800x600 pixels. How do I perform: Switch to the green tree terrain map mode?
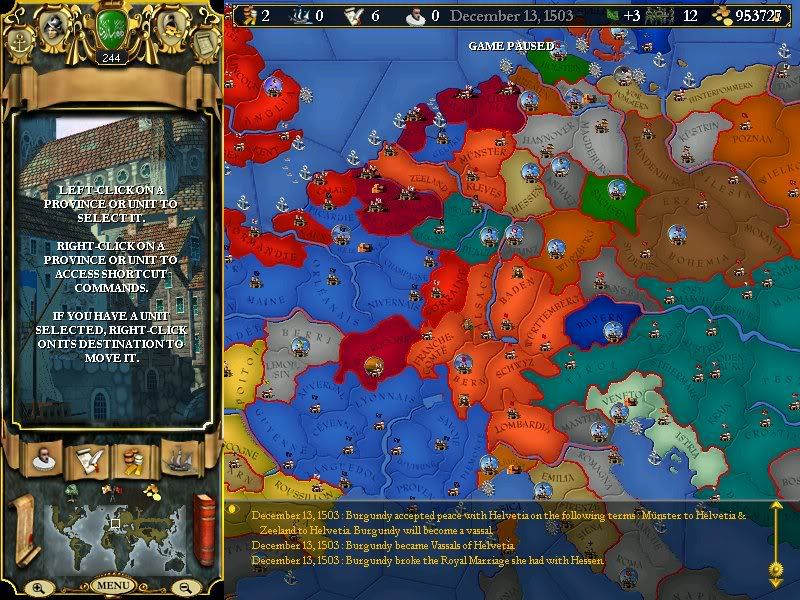click(73, 490)
